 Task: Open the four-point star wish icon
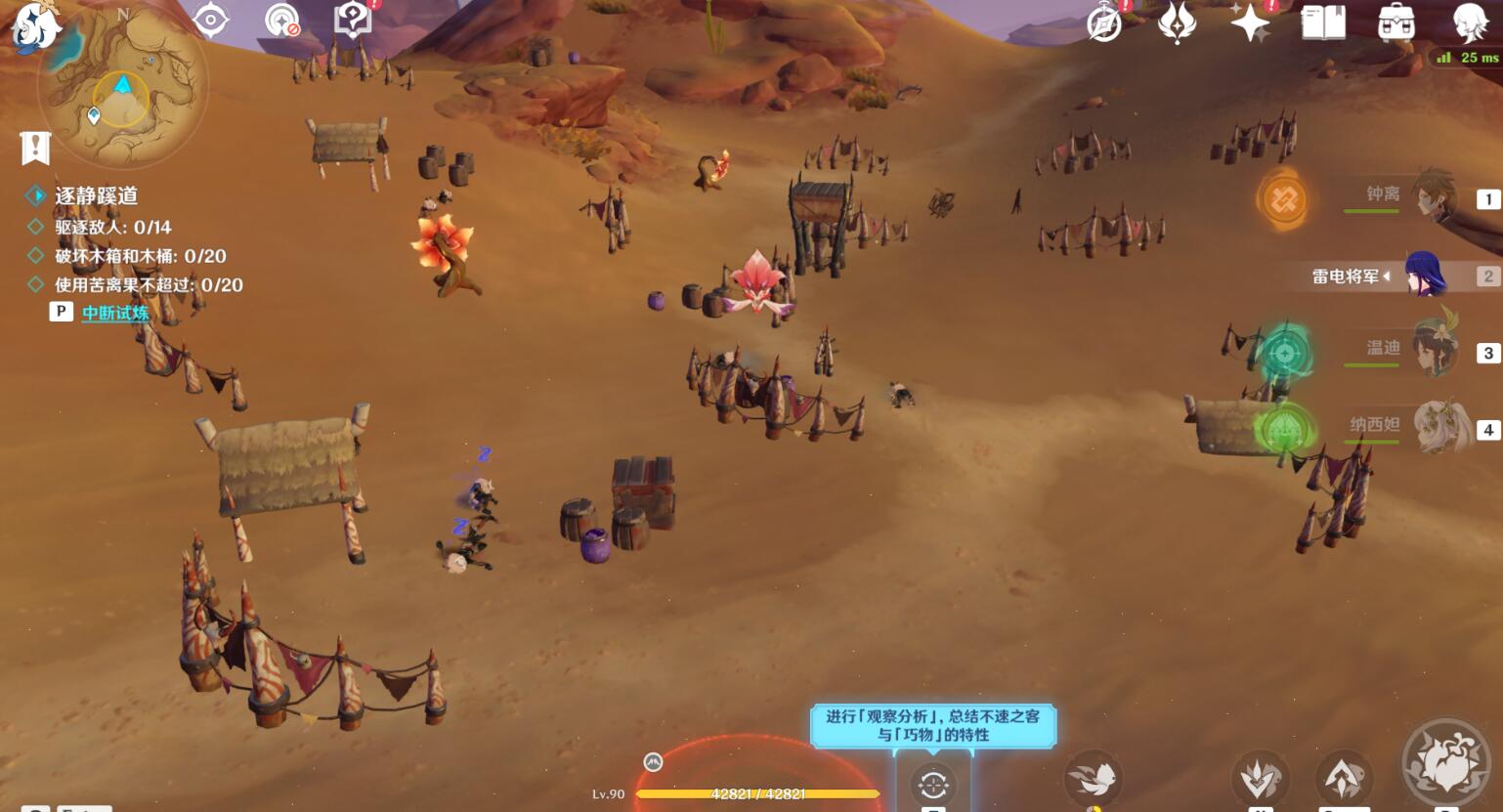click(x=1250, y=22)
